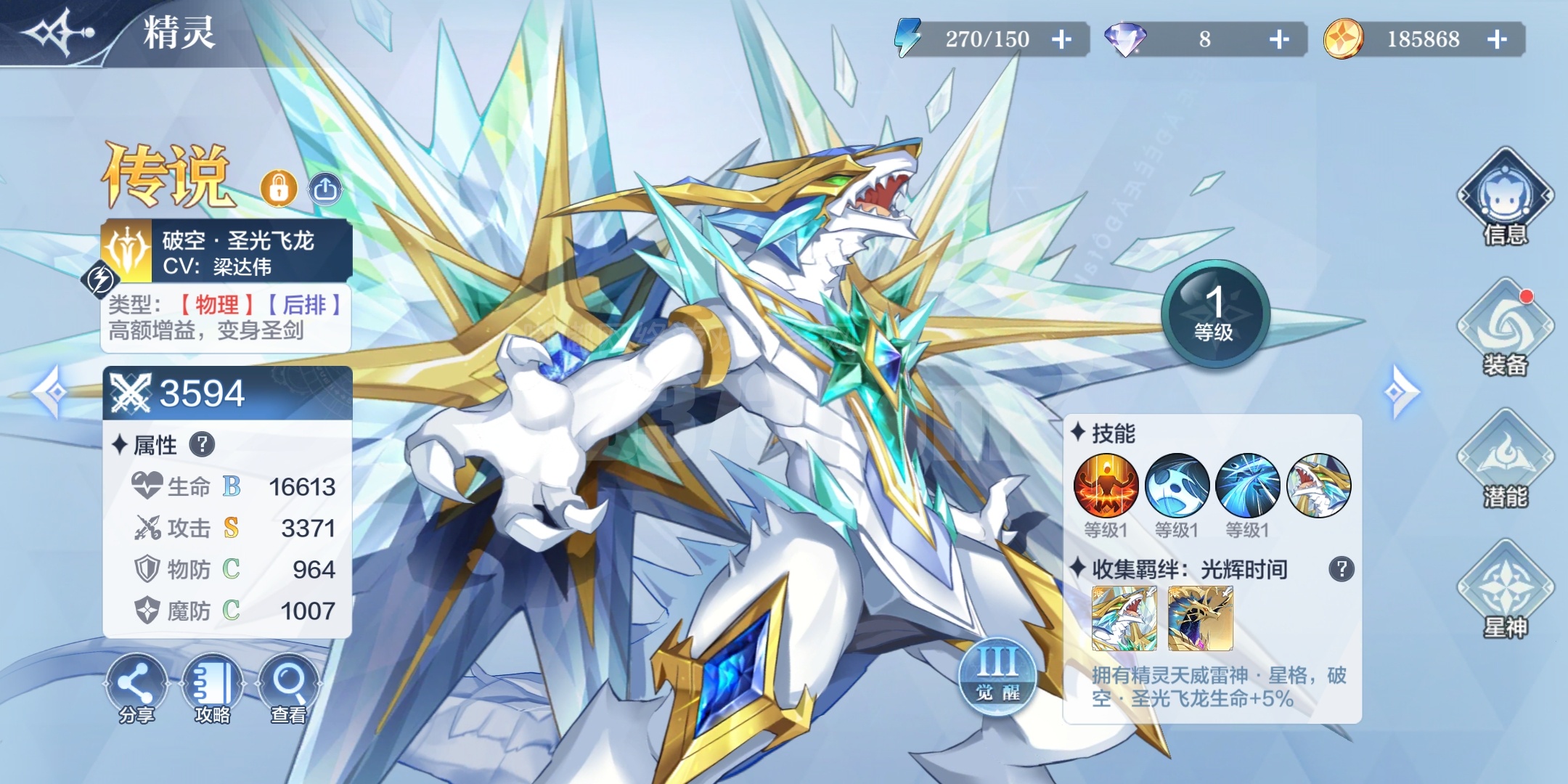
Task: Show the previous spirit with left arrow
Action: (52, 392)
